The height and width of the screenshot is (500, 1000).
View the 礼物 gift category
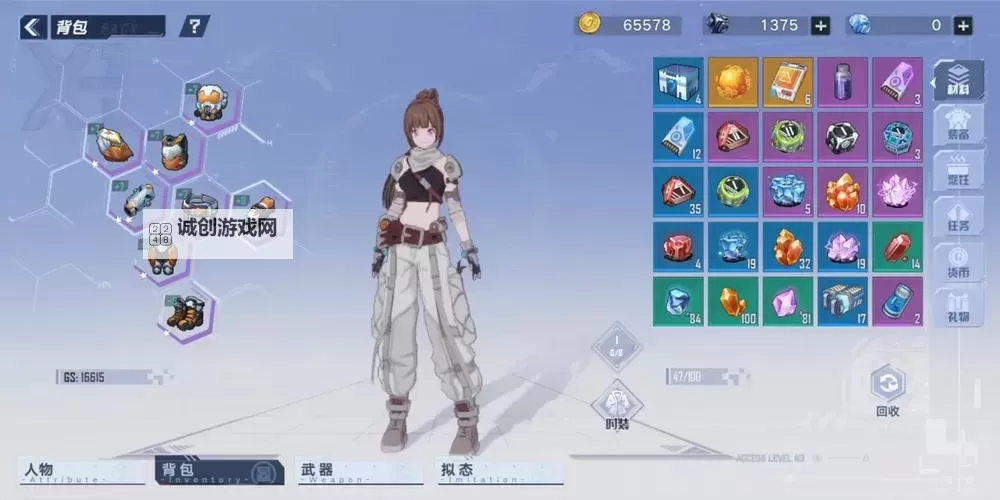coord(958,306)
